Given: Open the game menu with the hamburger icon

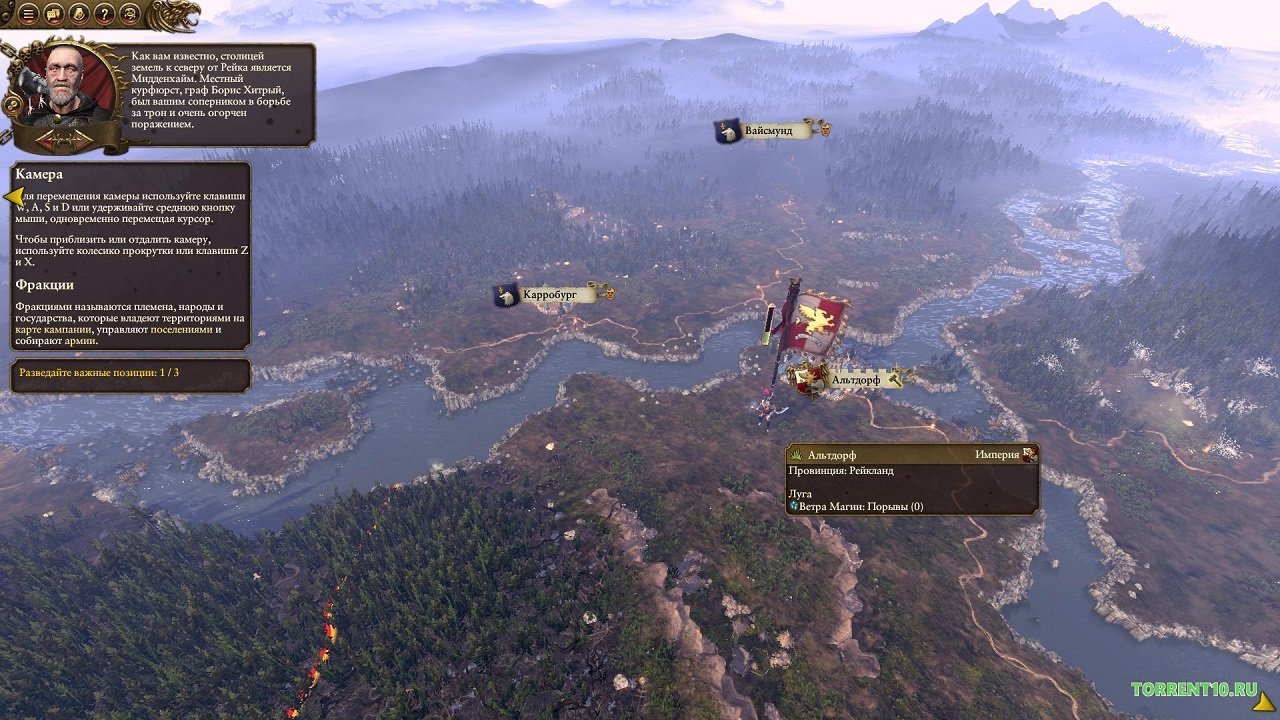Looking at the screenshot, I should point(27,13).
